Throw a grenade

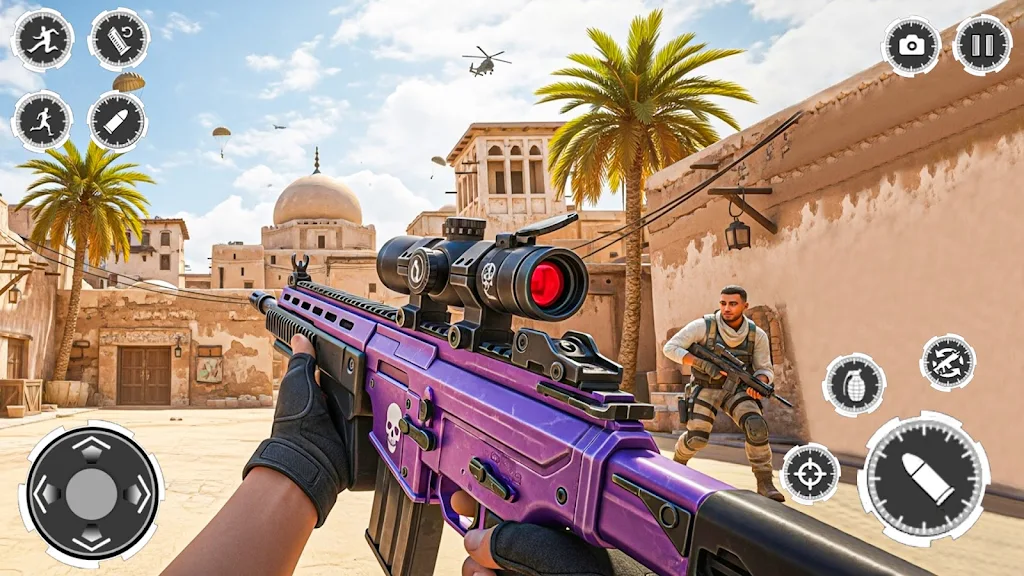point(854,384)
